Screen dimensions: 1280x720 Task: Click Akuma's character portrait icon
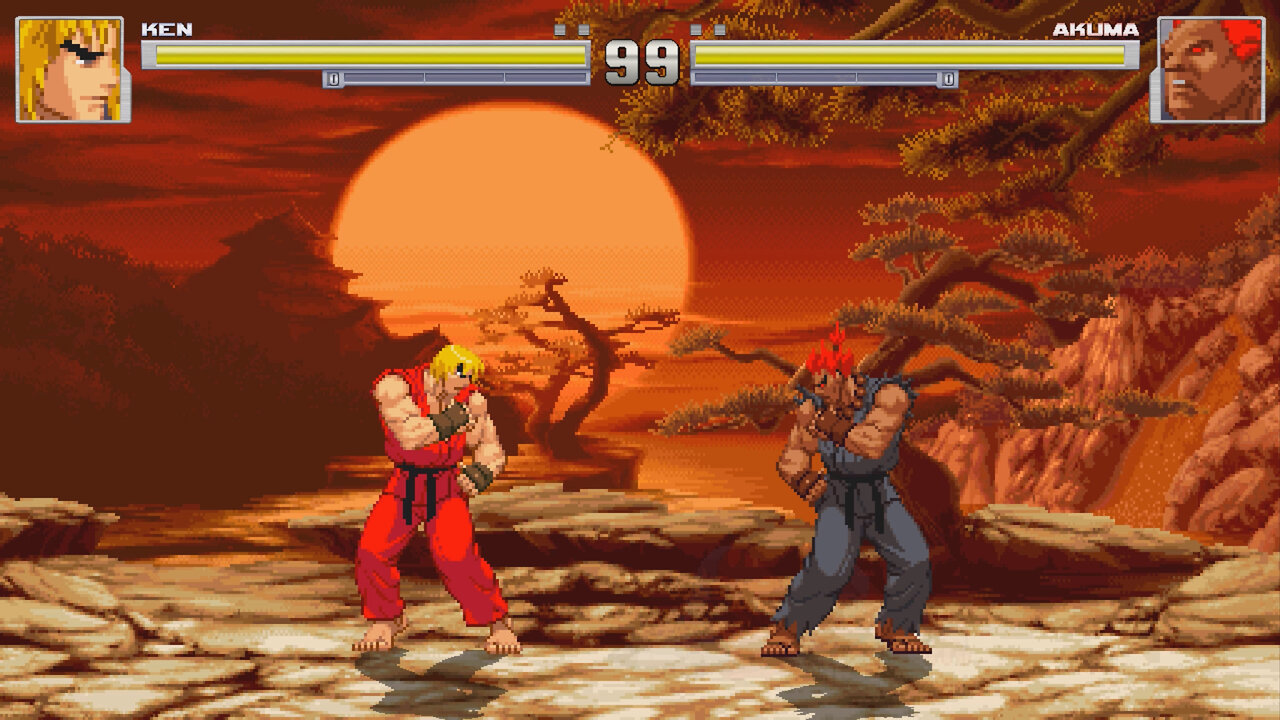tap(1210, 62)
